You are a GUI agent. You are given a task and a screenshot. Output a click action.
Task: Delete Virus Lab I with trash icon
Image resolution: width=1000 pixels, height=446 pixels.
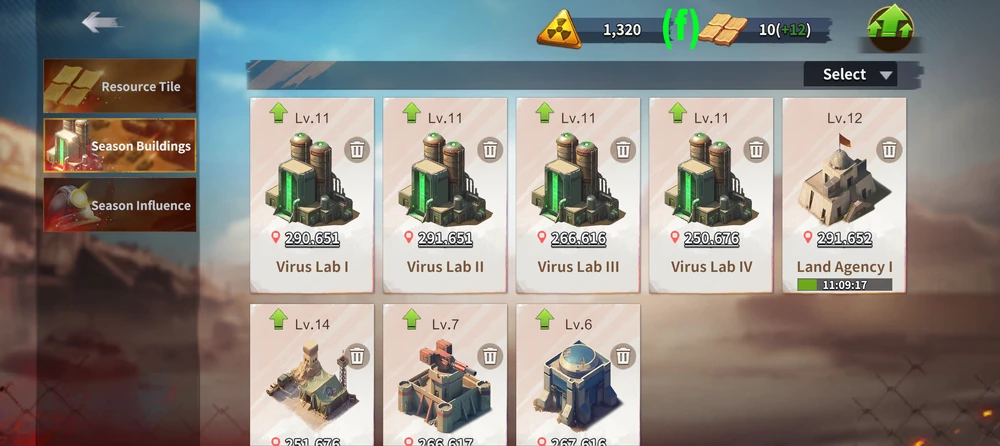pyautogui.click(x=357, y=150)
